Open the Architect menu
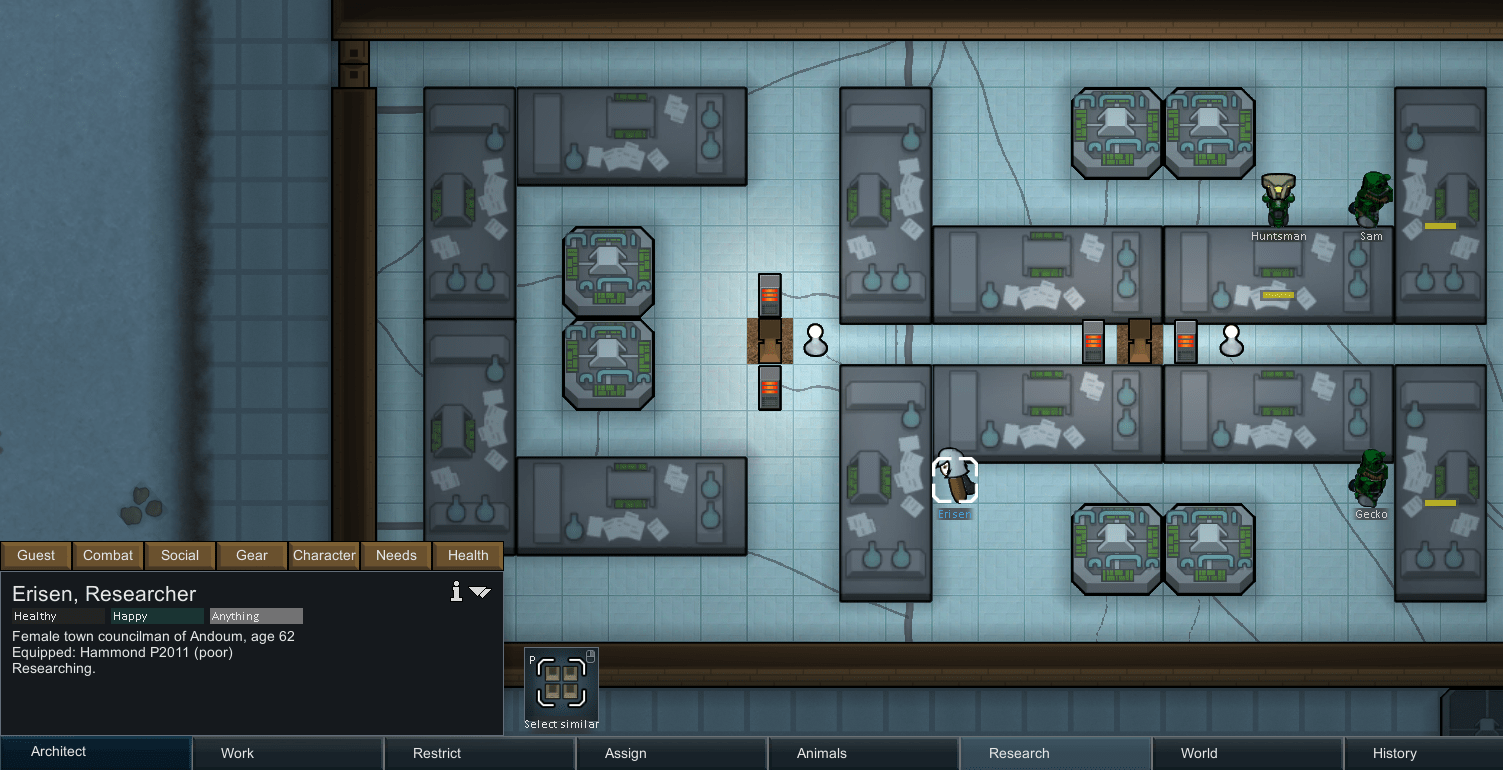 pos(58,752)
